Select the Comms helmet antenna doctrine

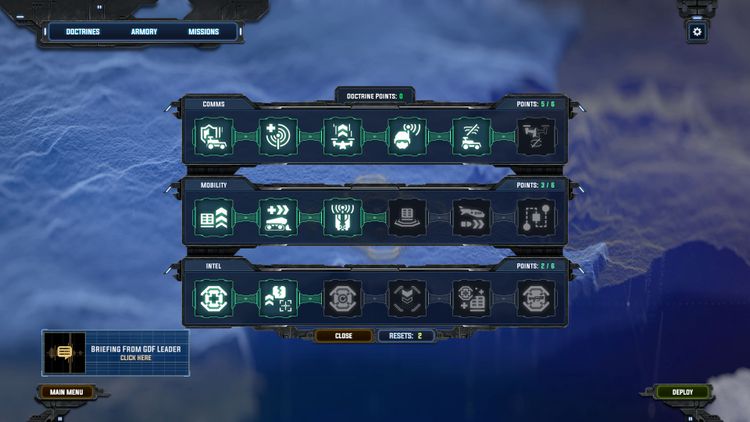407,137
